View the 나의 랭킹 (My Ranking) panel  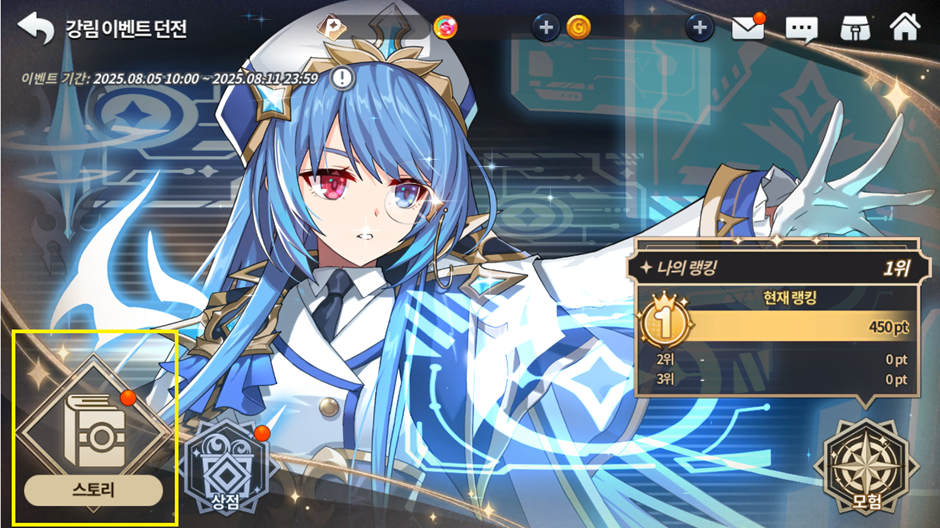click(772, 268)
